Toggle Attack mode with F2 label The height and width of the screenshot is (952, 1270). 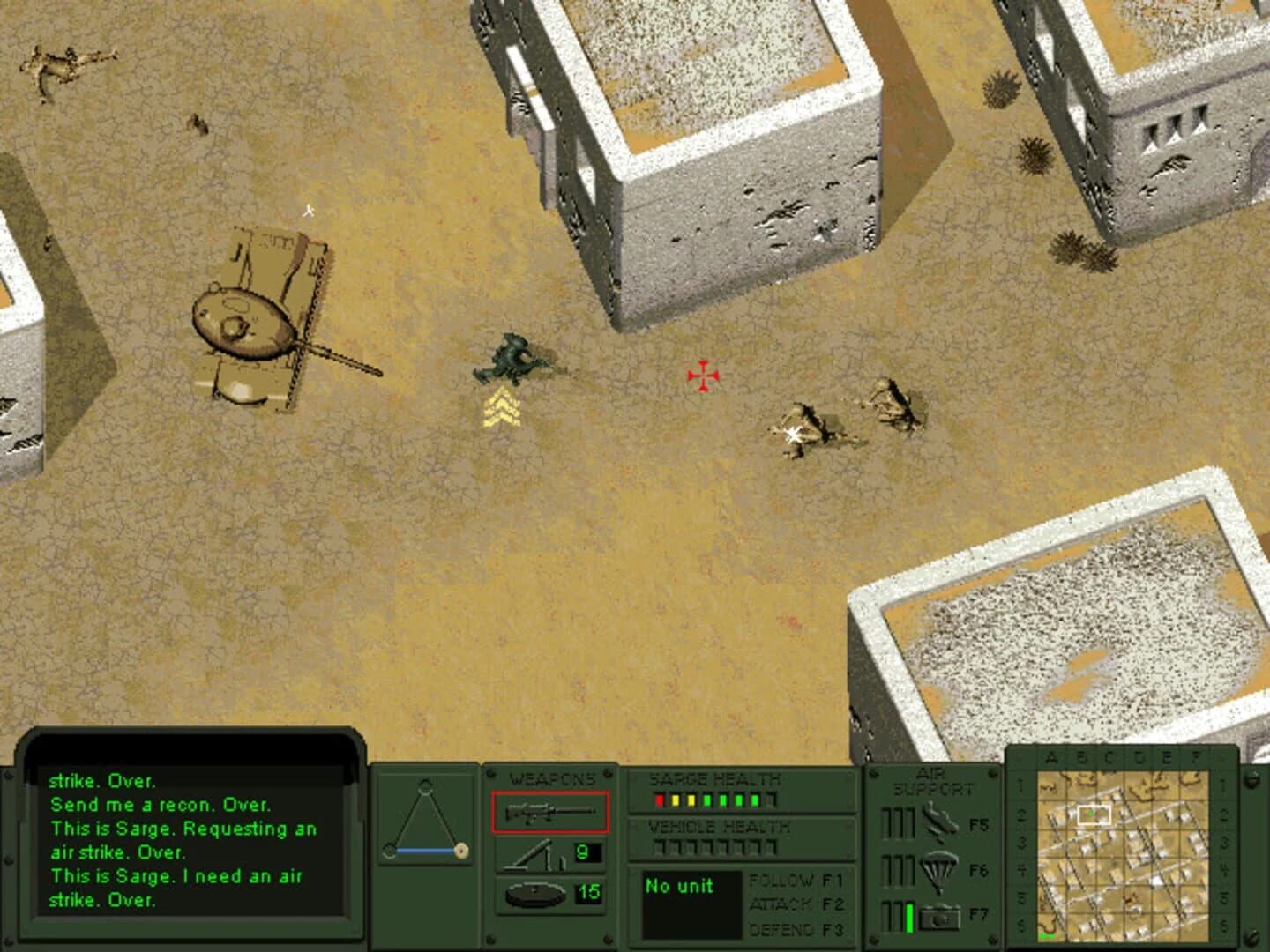[x=793, y=904]
